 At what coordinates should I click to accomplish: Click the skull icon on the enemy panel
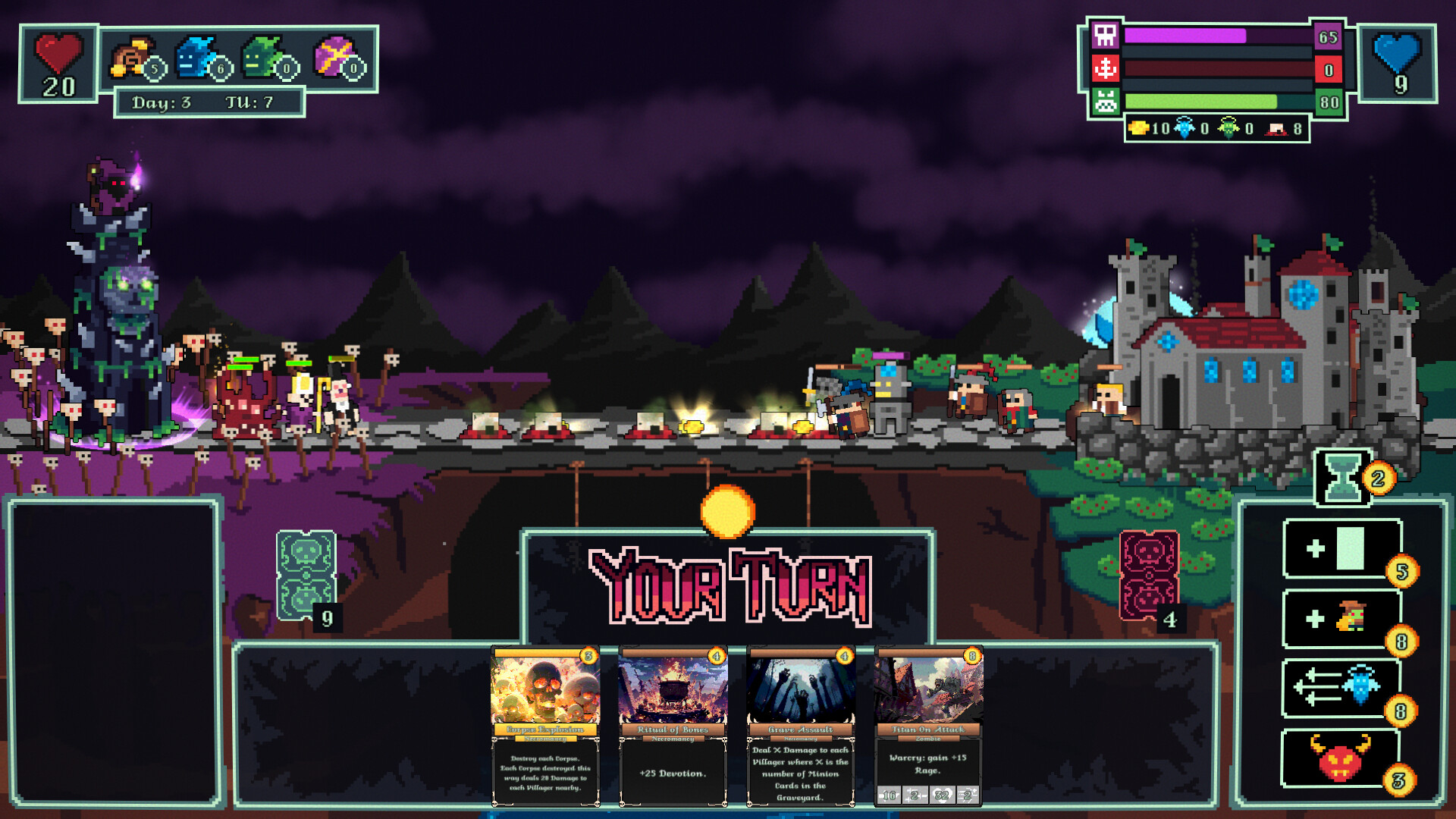[x=1106, y=36]
